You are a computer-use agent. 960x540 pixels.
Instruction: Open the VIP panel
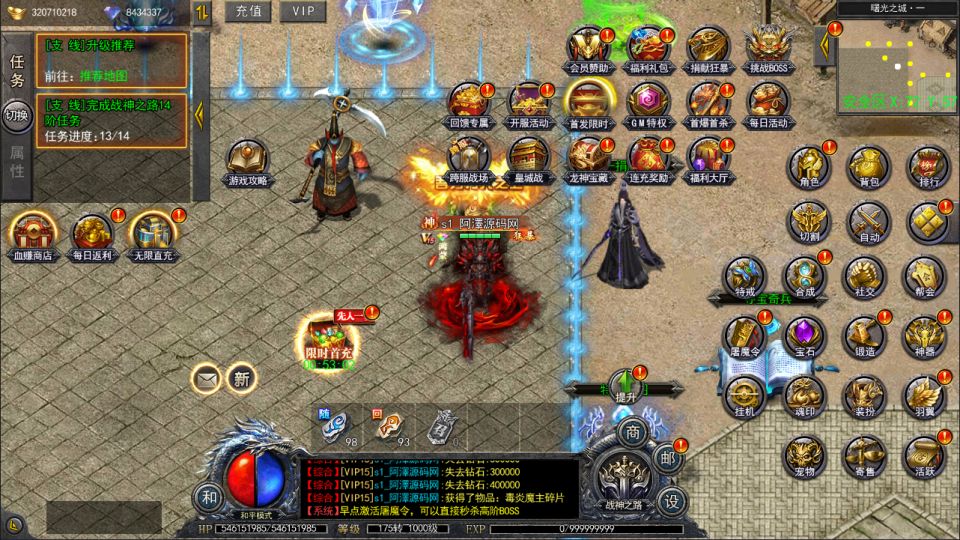point(303,12)
